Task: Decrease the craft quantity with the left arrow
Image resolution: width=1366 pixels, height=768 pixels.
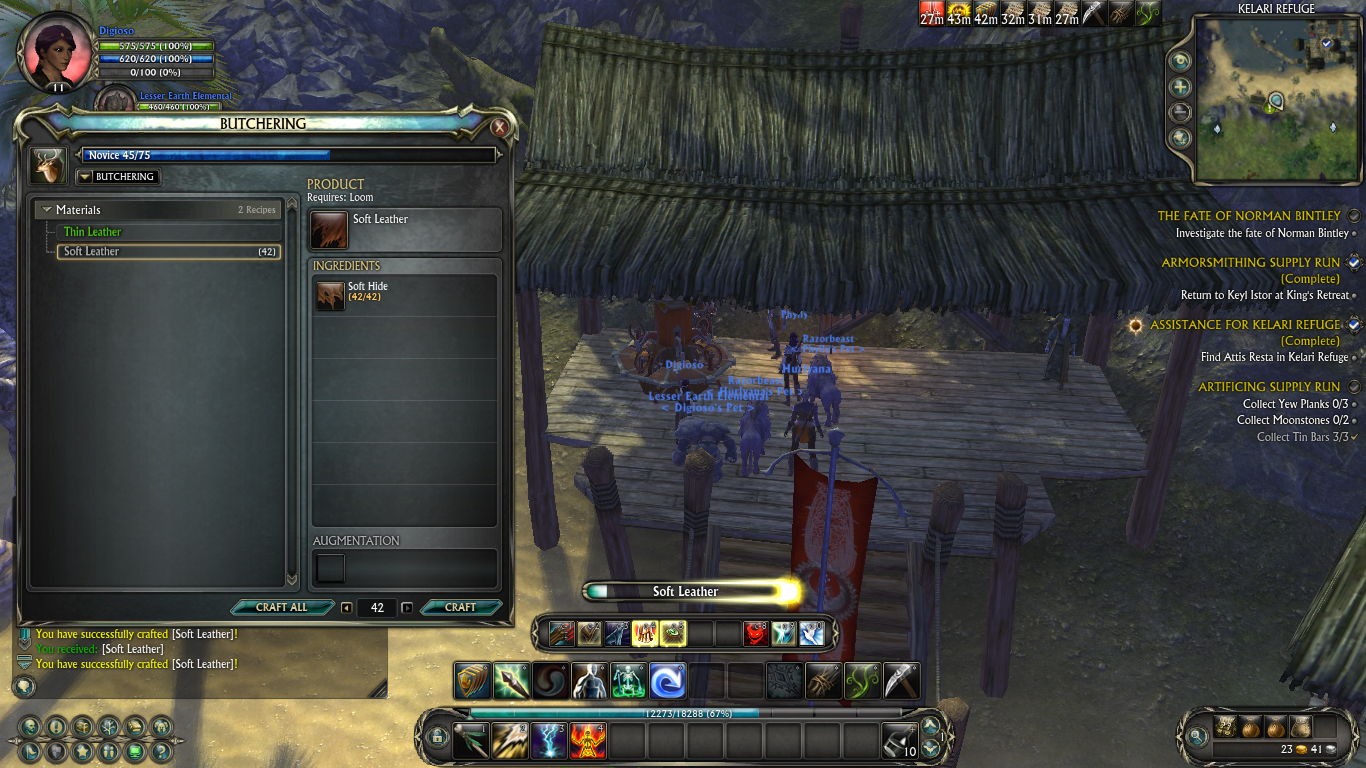Action: 346,608
